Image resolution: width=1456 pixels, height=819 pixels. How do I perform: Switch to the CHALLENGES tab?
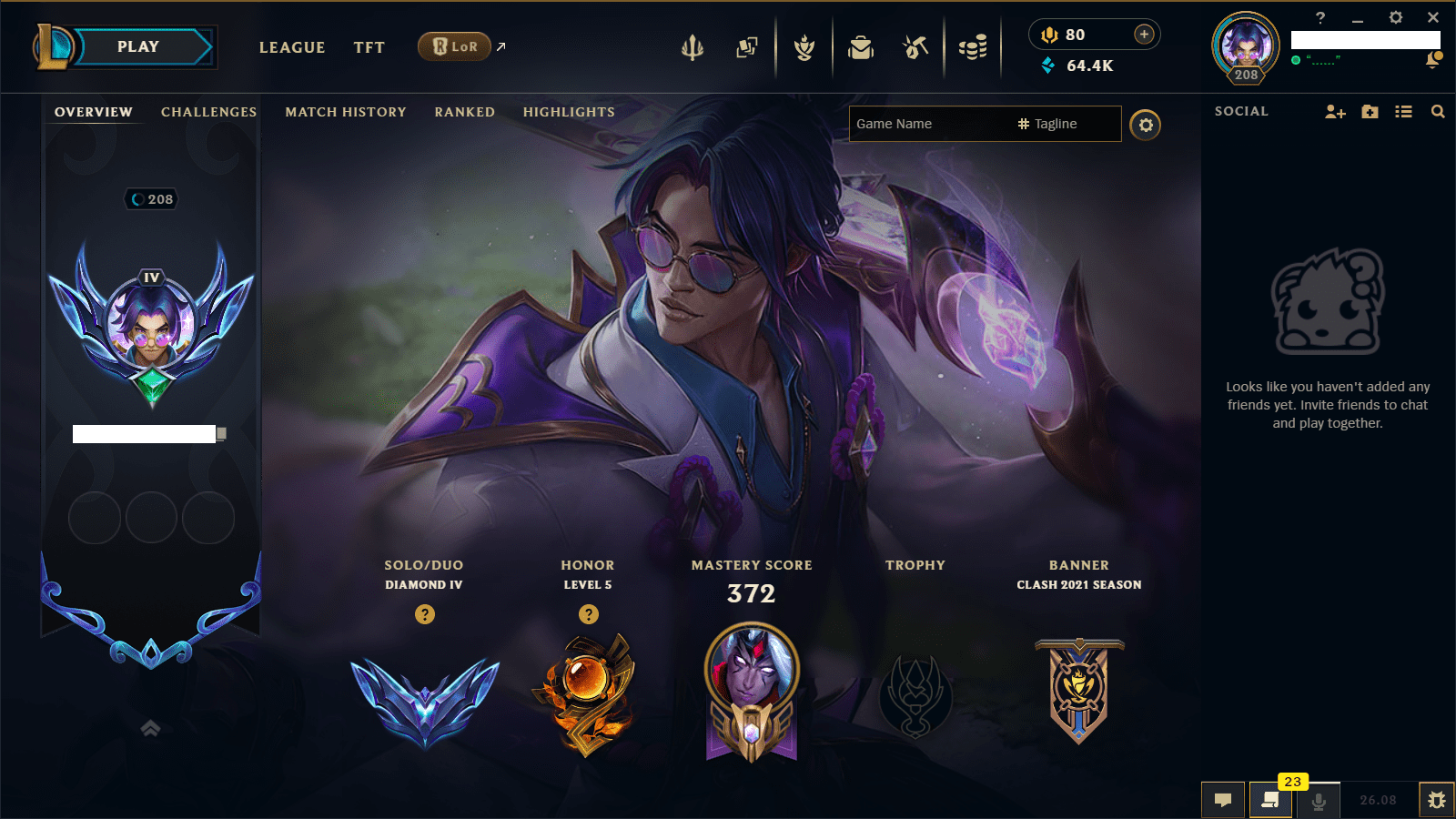coord(208,111)
